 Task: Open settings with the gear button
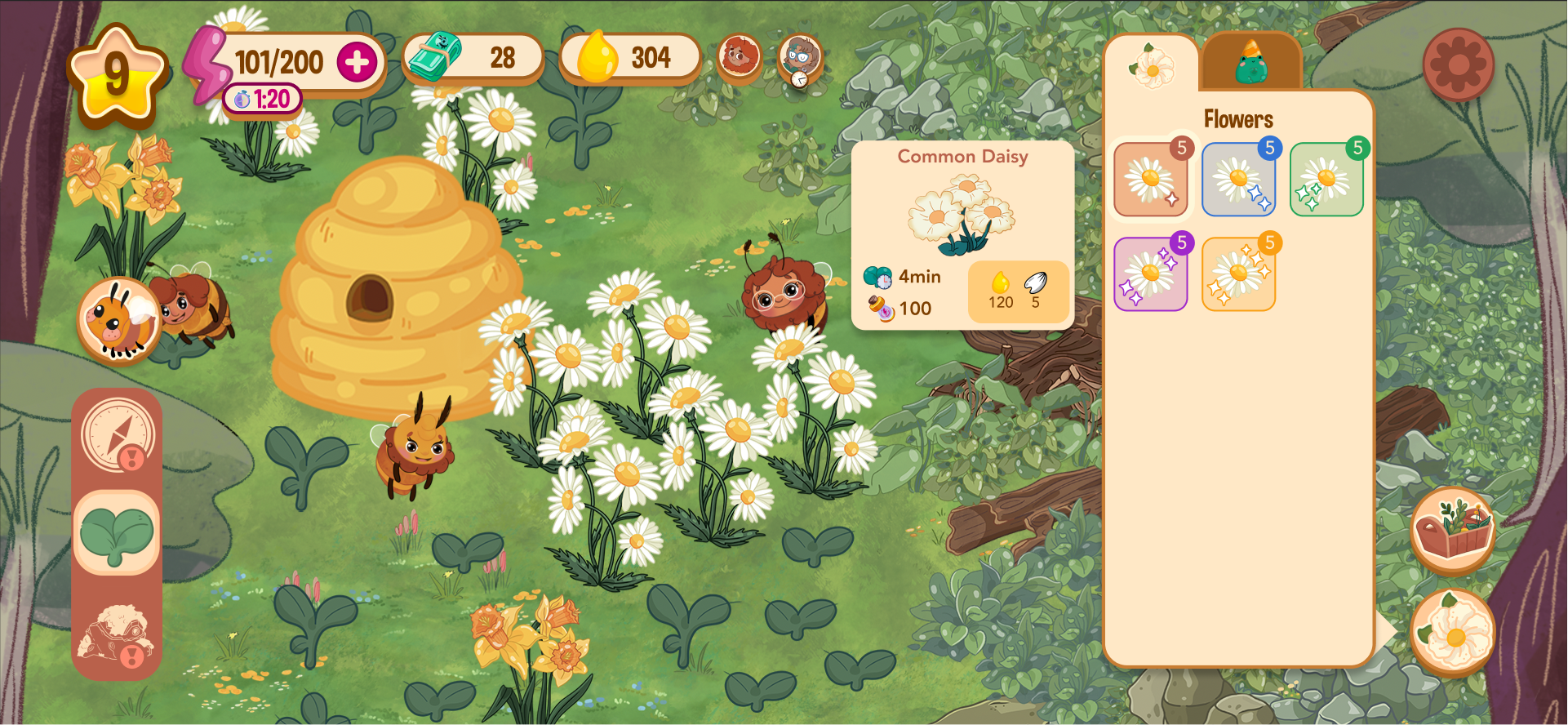[1458, 64]
